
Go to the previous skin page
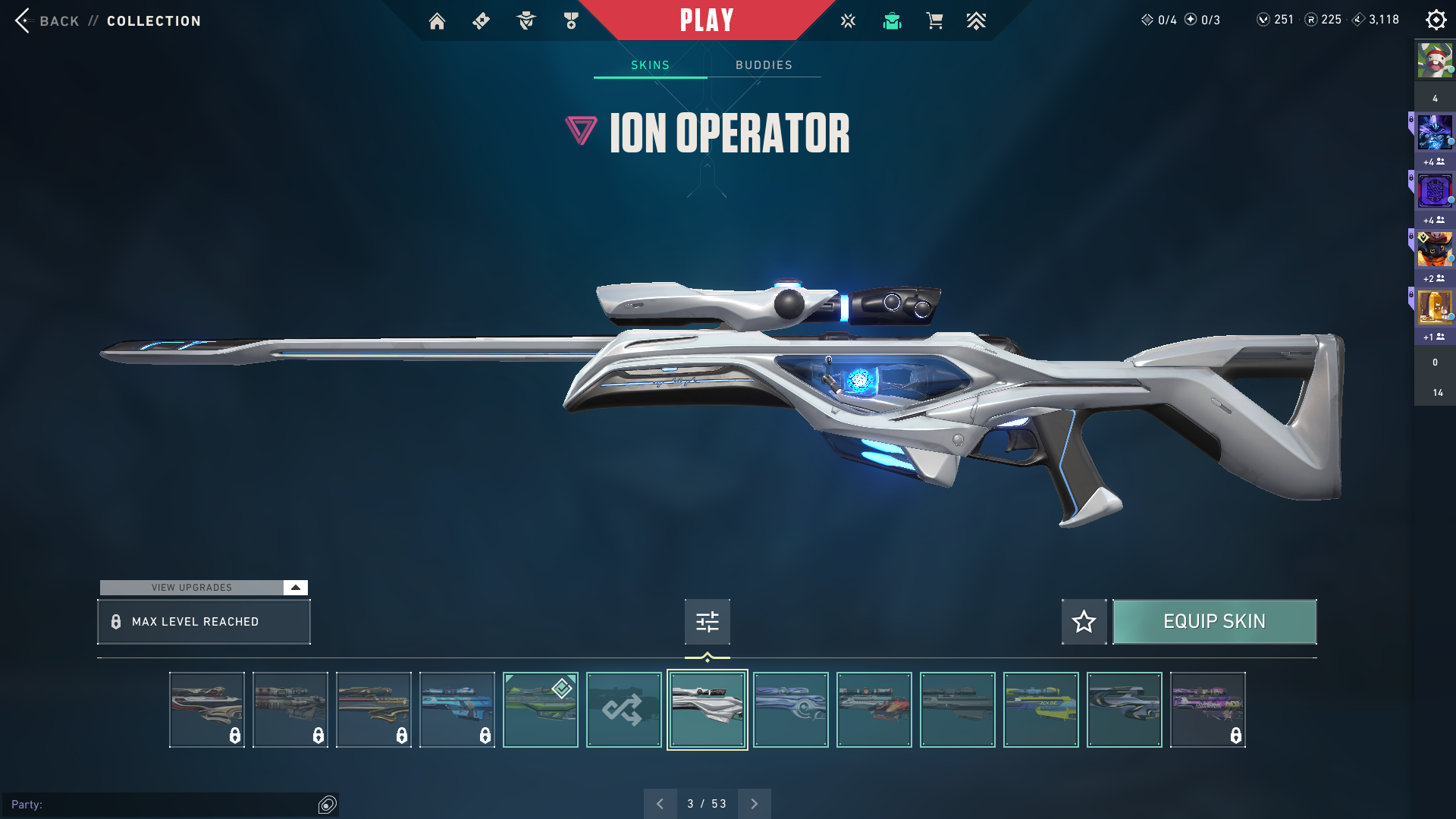(x=660, y=804)
